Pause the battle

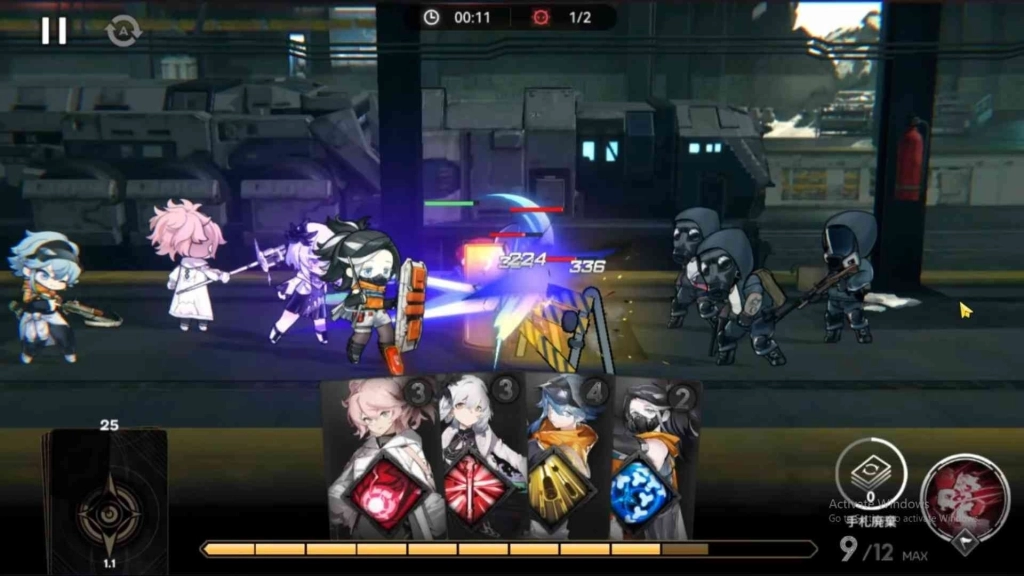54,31
